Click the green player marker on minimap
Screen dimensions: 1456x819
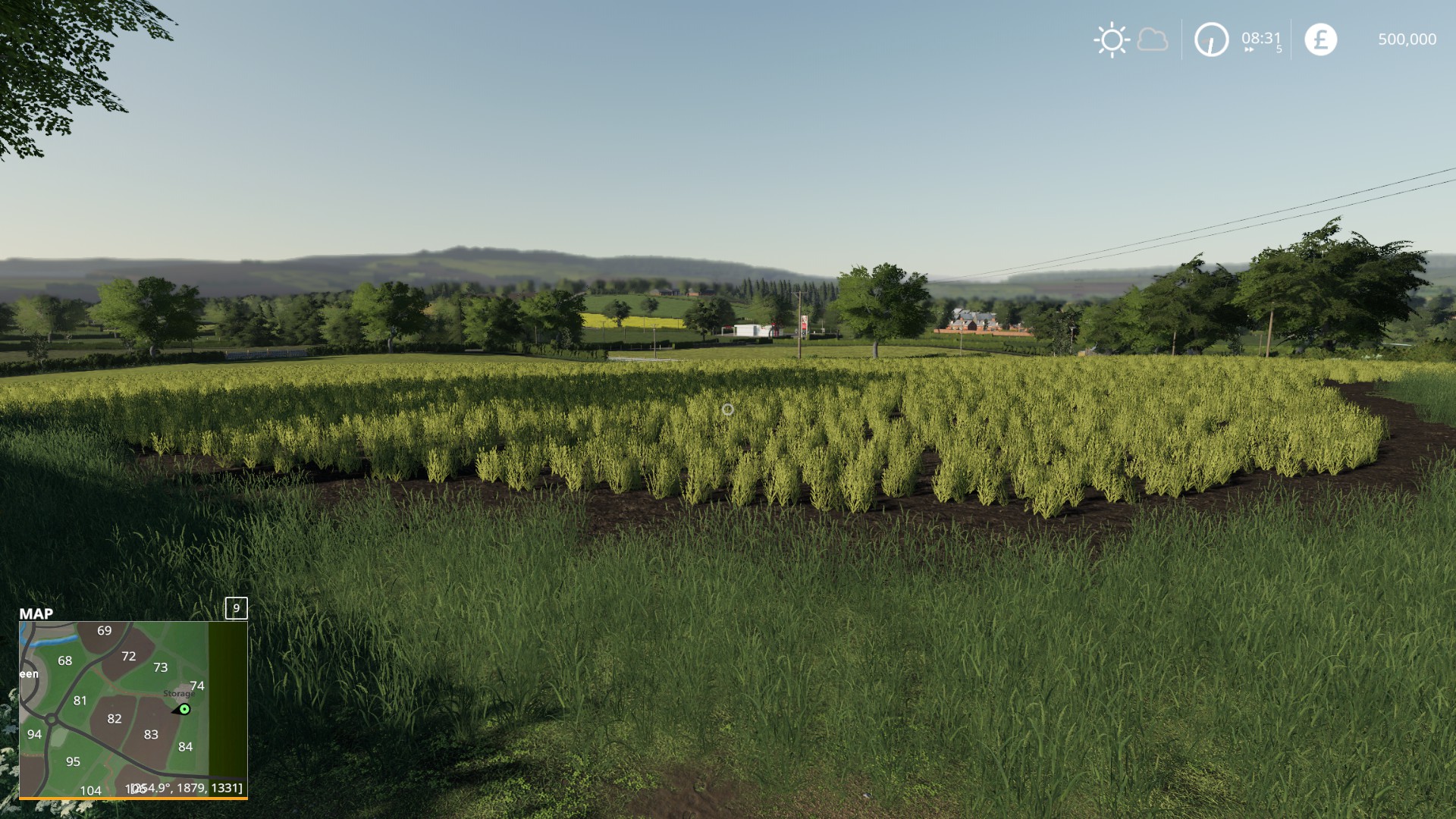click(x=184, y=709)
